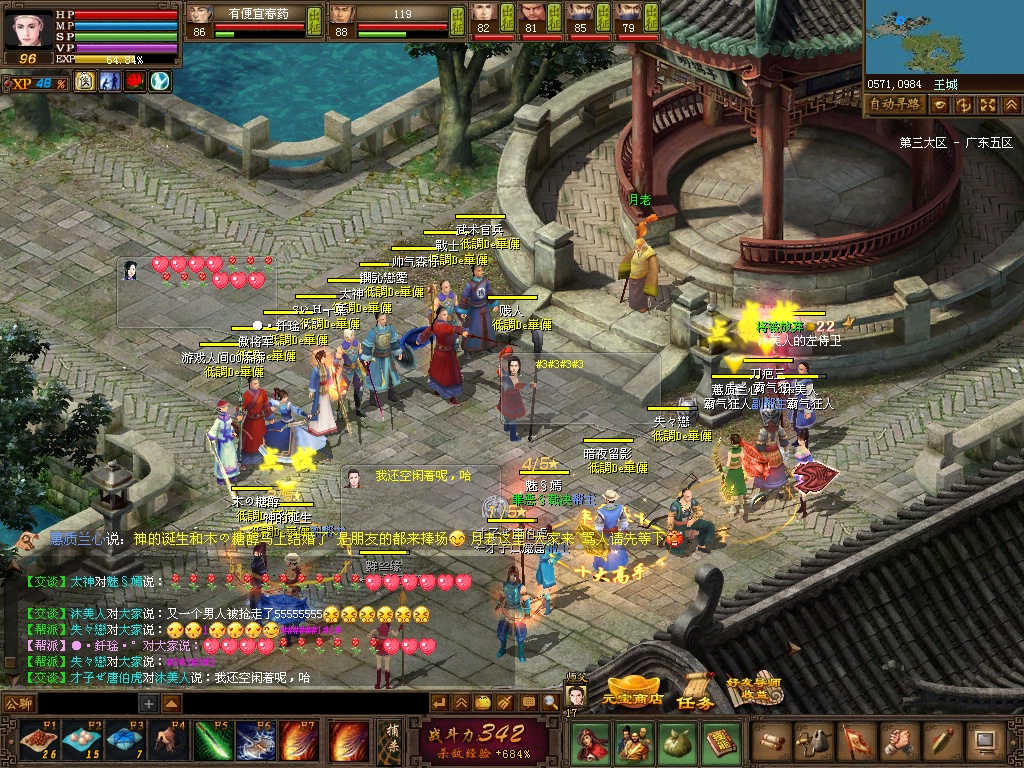Screen dimensions: 1024x768
Task: Click the chat input field
Action: 88,704
